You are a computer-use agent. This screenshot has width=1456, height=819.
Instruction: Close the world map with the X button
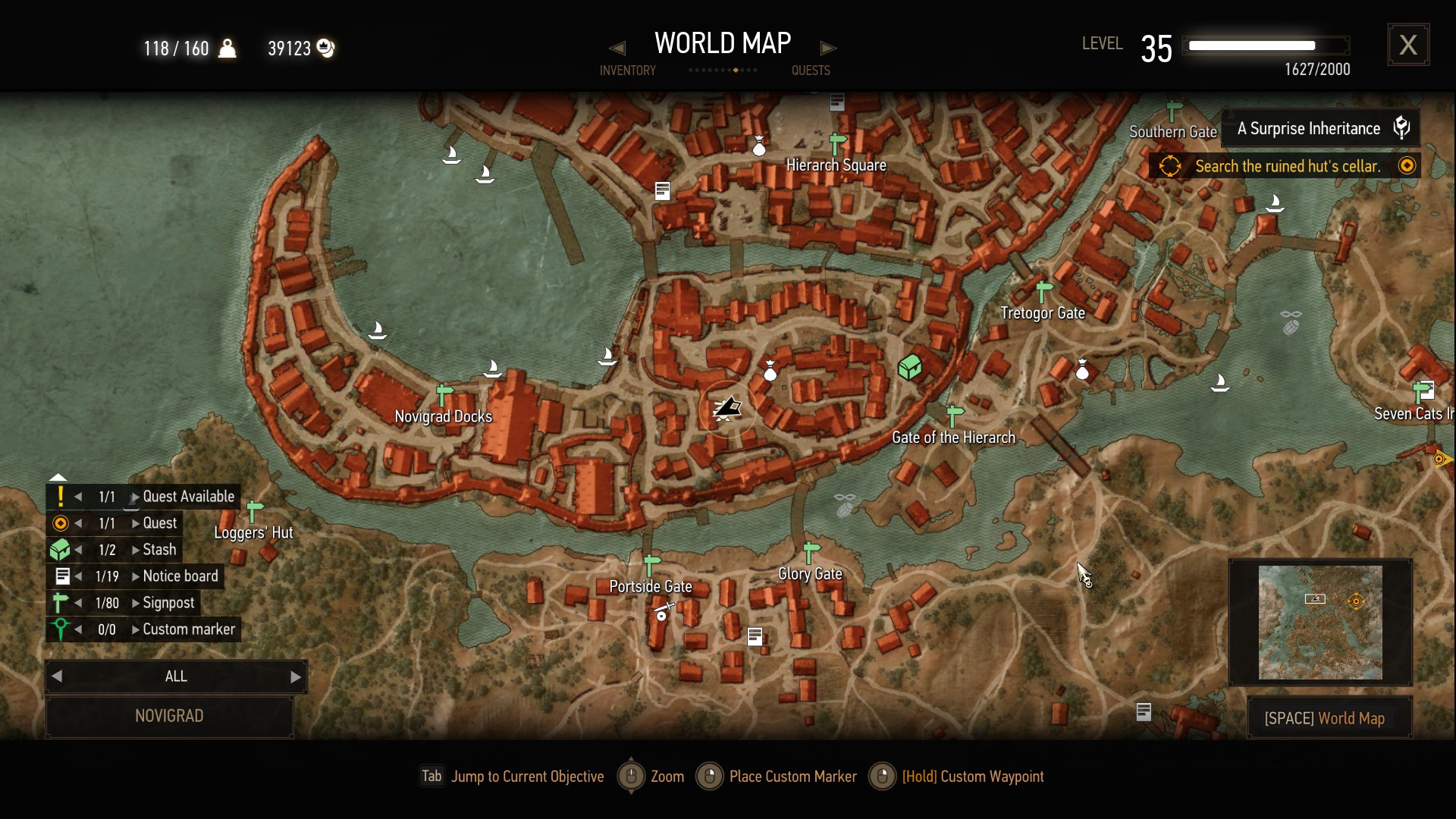[1408, 45]
